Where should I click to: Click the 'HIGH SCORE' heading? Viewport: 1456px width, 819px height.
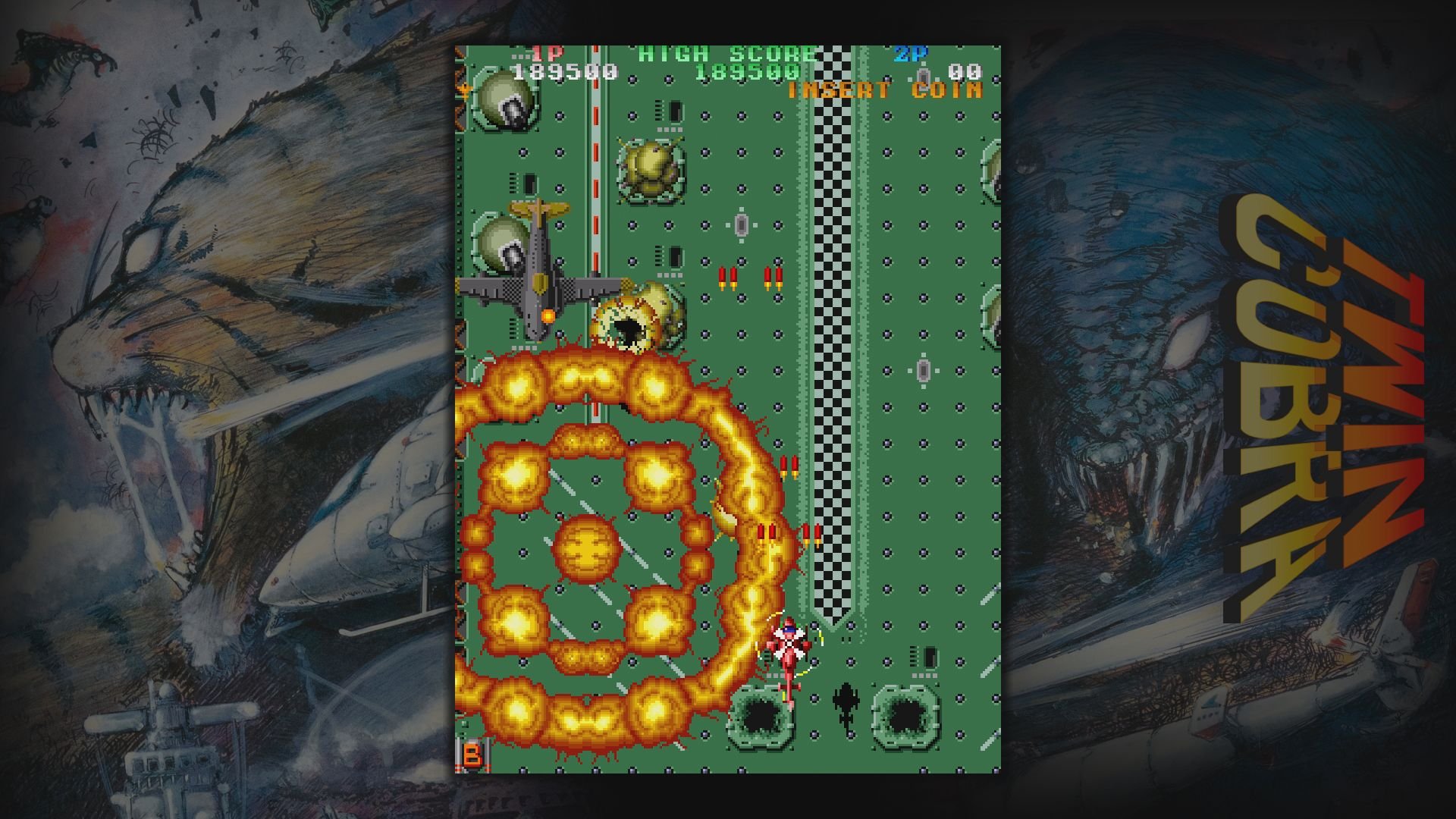click(x=726, y=53)
